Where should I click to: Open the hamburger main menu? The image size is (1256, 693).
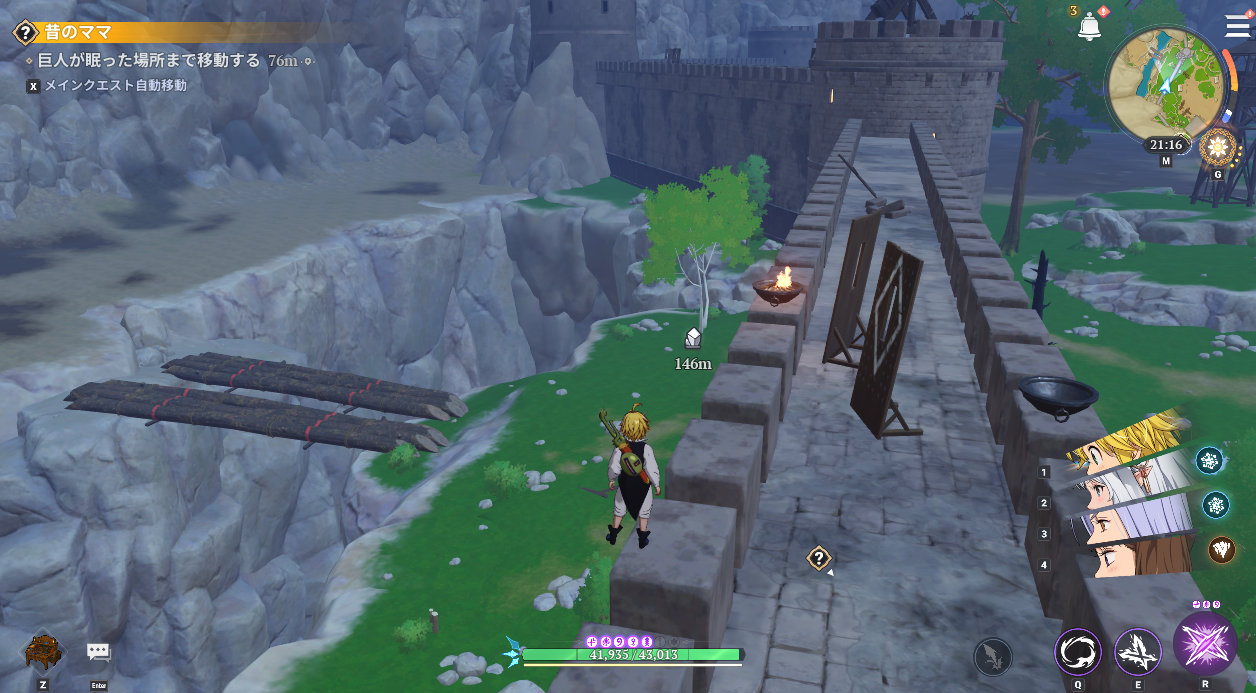1236,26
